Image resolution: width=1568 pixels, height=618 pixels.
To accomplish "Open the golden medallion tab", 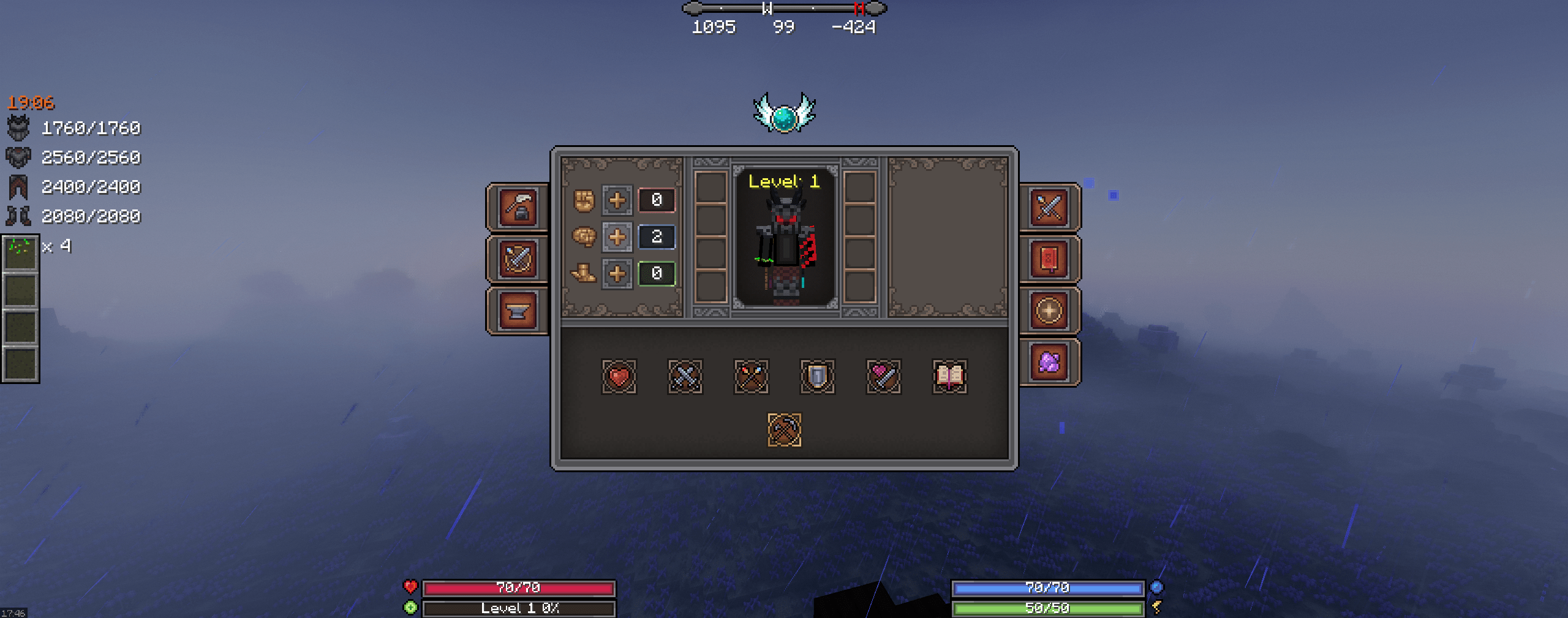I will [x=1049, y=309].
